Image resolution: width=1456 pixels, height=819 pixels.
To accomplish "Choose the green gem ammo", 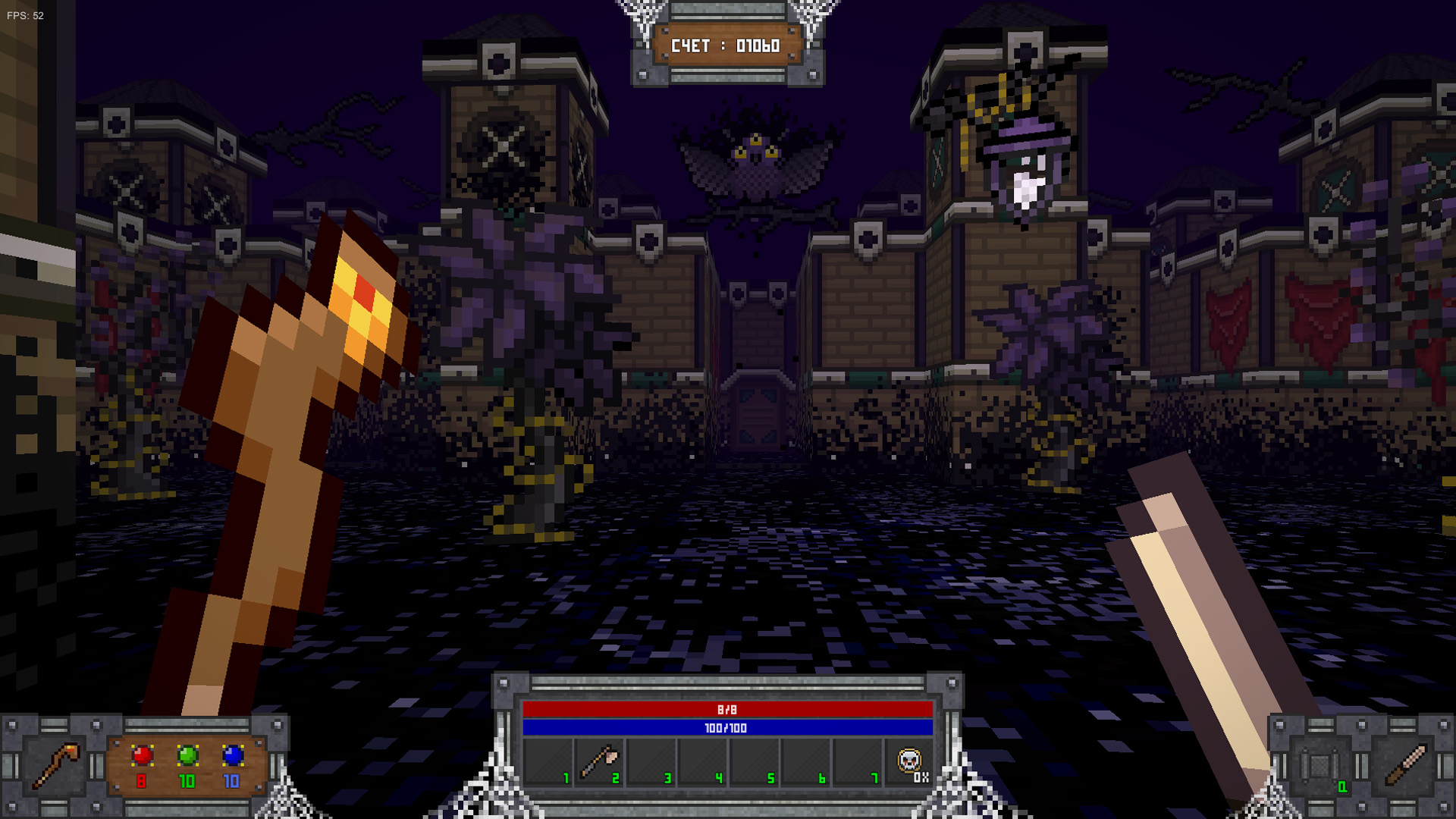I will pyautogui.click(x=187, y=756).
